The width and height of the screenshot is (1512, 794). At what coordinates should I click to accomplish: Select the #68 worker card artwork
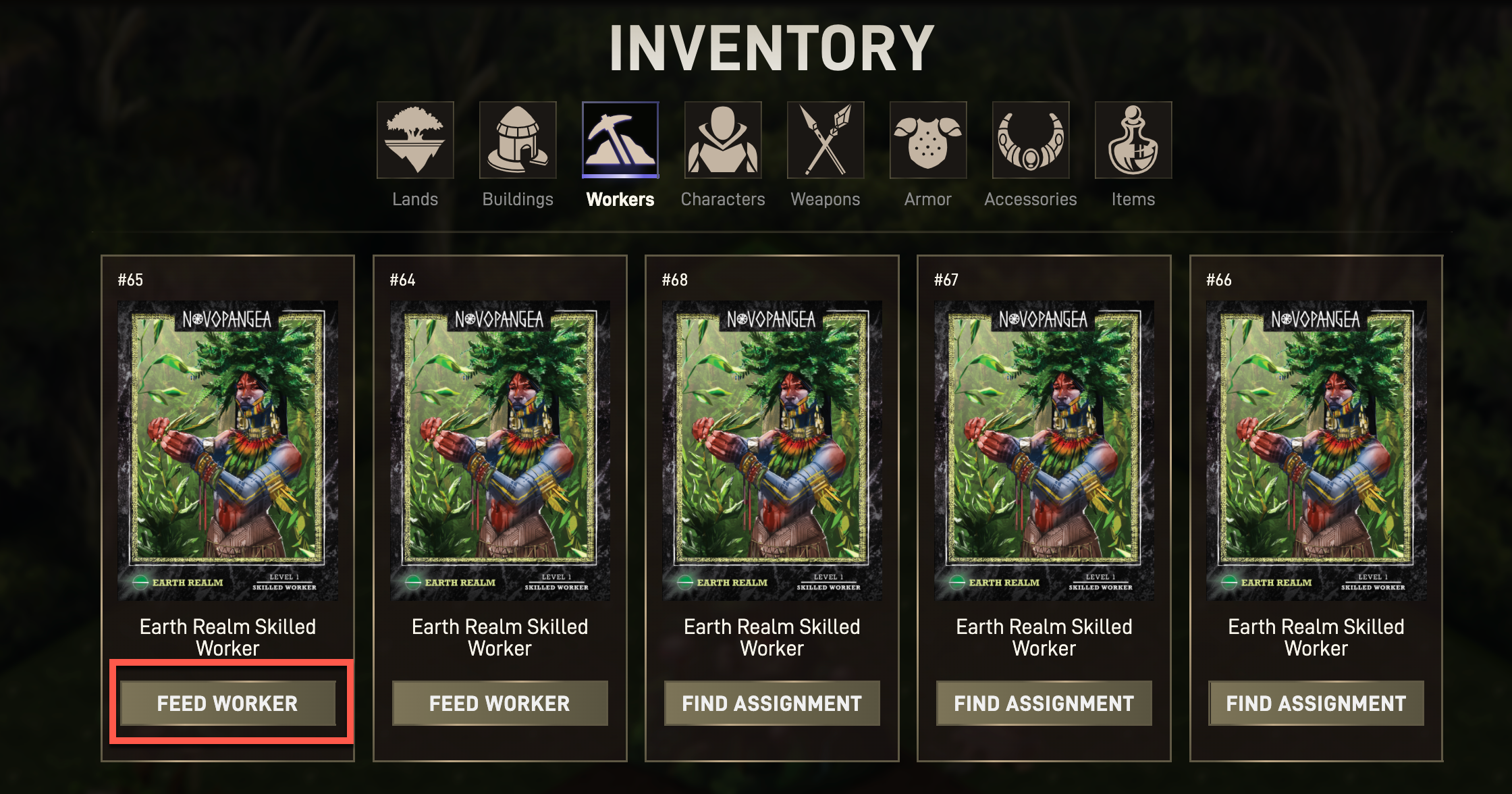[x=772, y=450]
